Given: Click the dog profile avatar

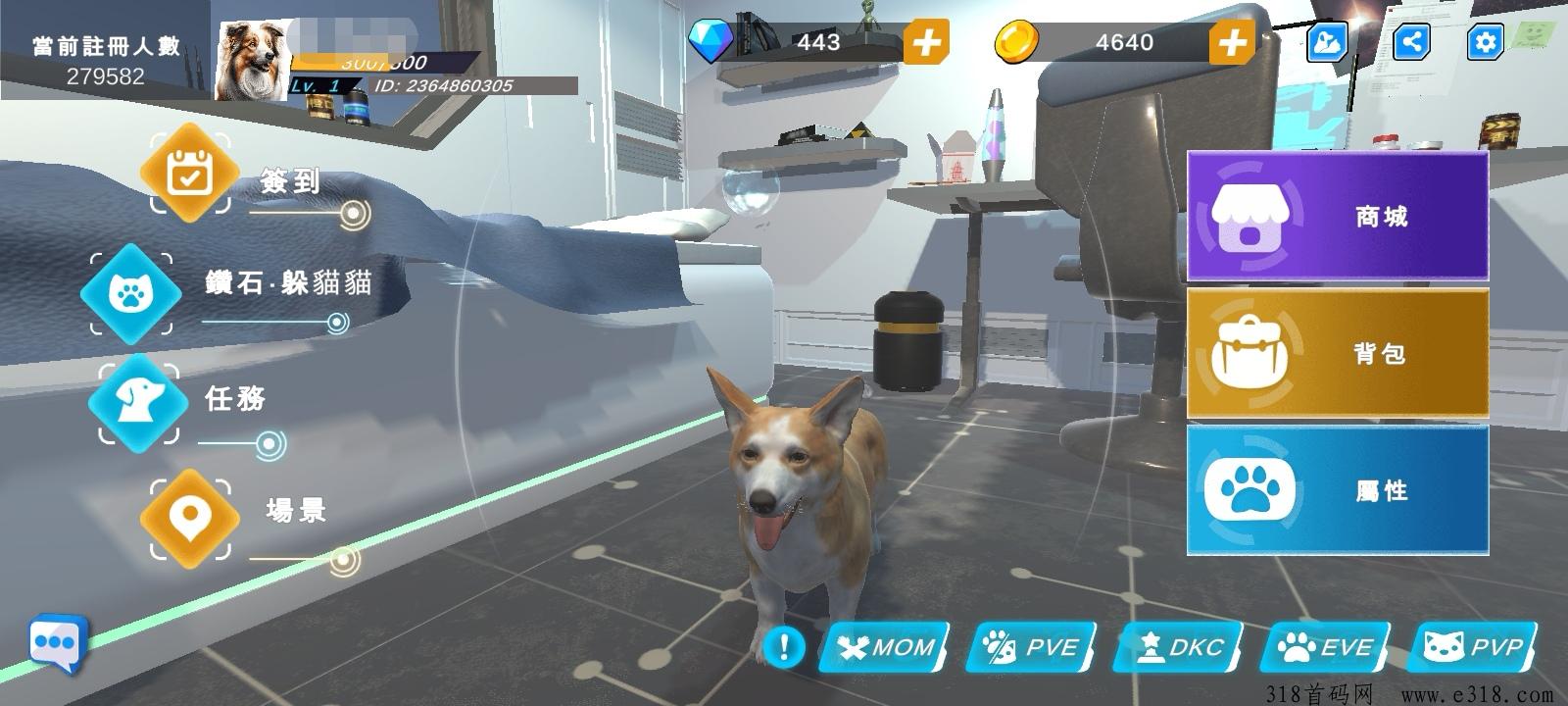Looking at the screenshot, I should coord(253,61).
